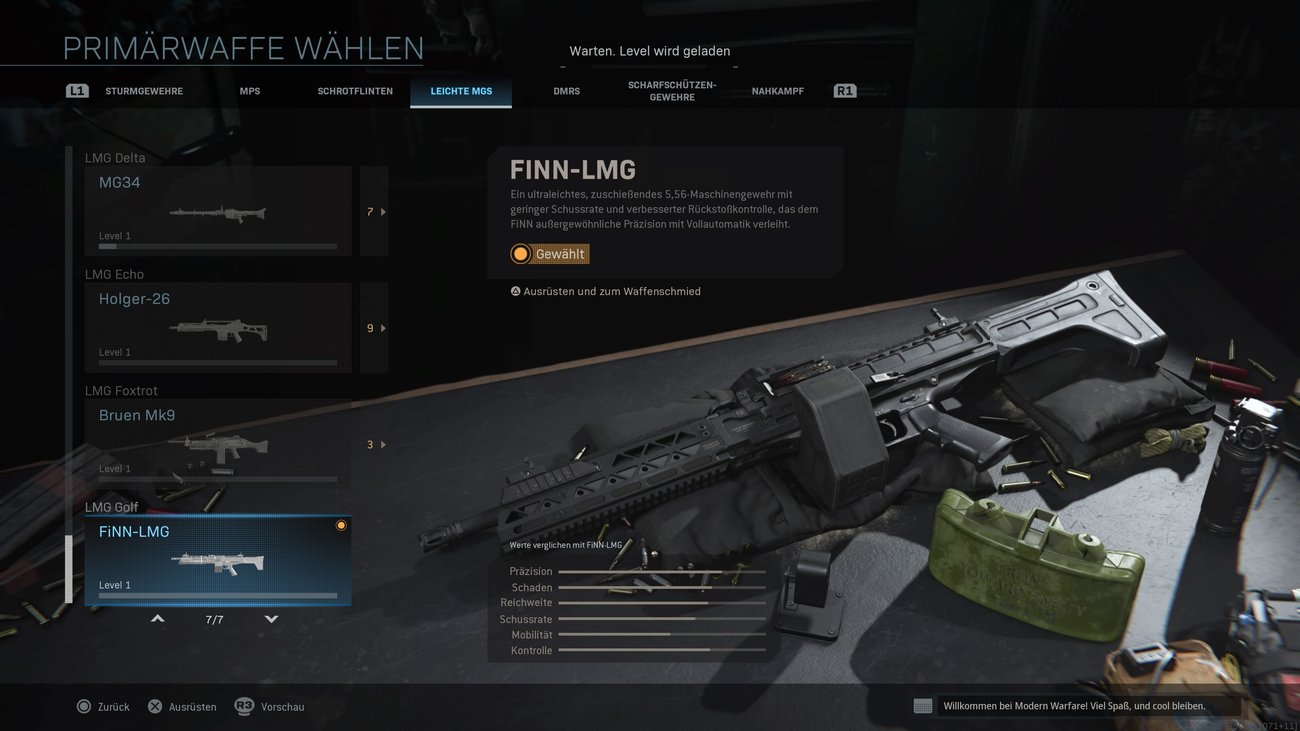Image resolution: width=1300 pixels, height=731 pixels.
Task: Open the Nahkampf tab
Action: [x=778, y=90]
